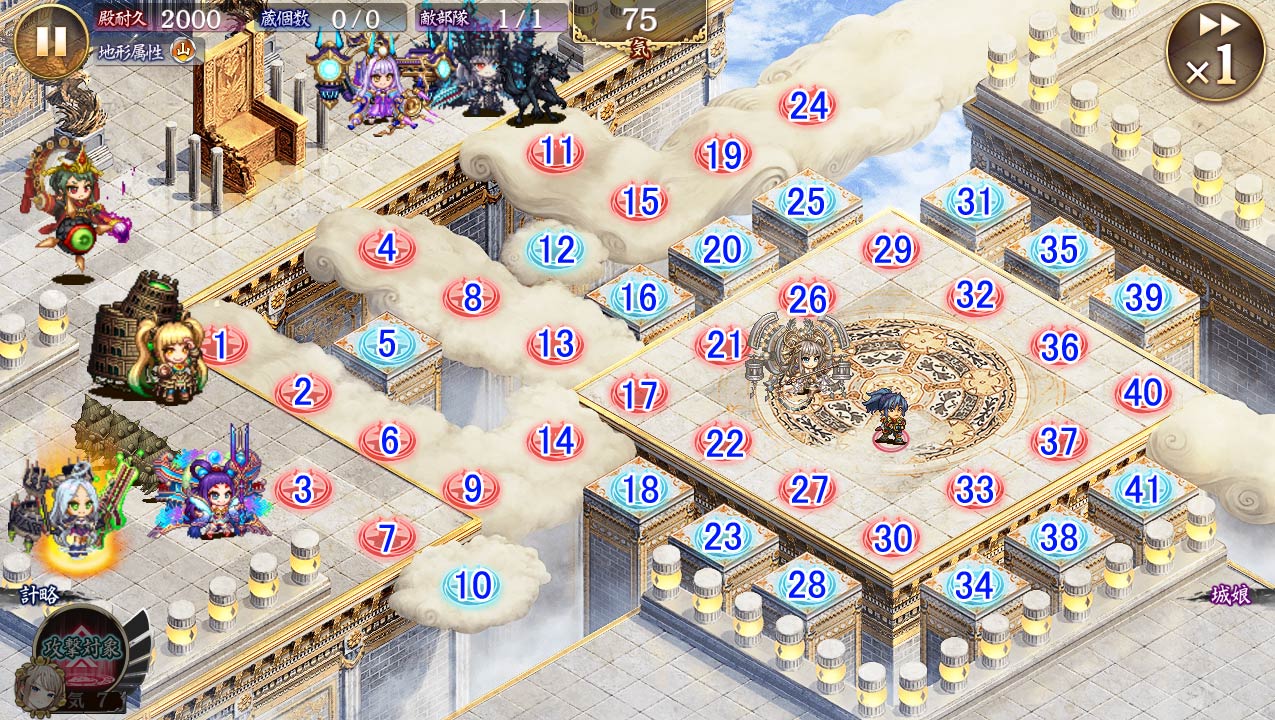This screenshot has width=1275, height=720.
Task: Choose placement tile 22
Action: (x=723, y=442)
